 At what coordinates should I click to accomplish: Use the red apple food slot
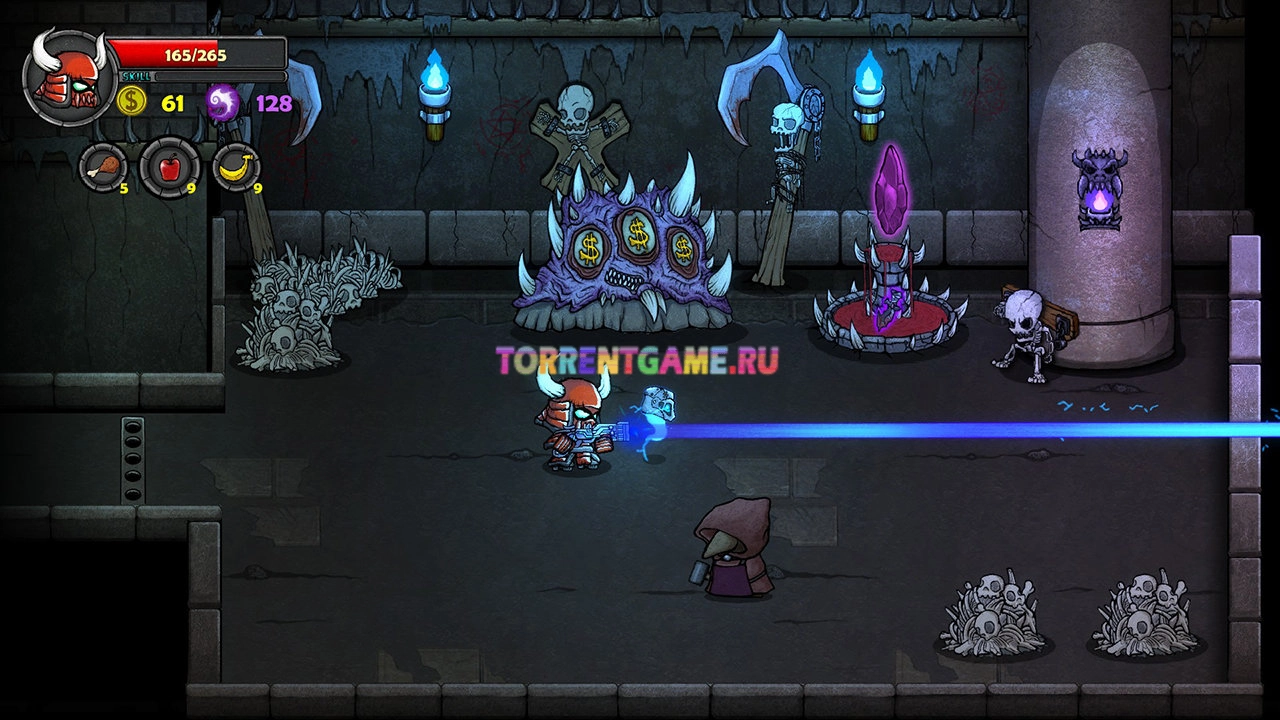(x=168, y=166)
